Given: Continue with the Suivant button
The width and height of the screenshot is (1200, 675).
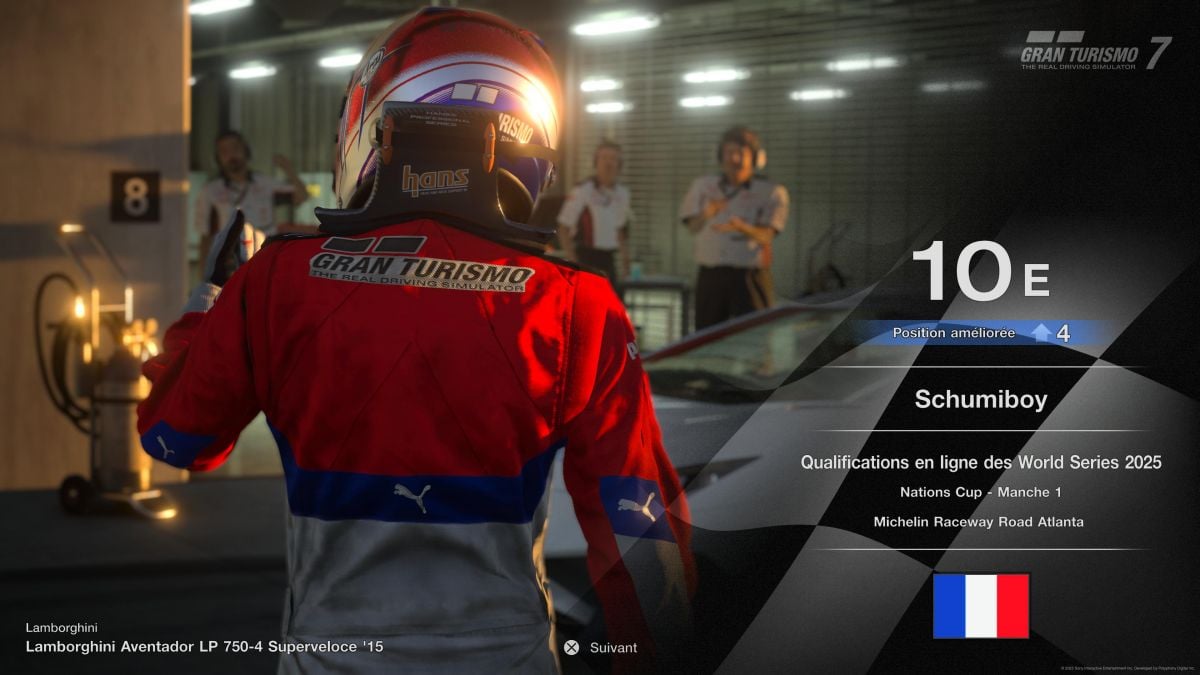Looking at the screenshot, I should click(600, 647).
